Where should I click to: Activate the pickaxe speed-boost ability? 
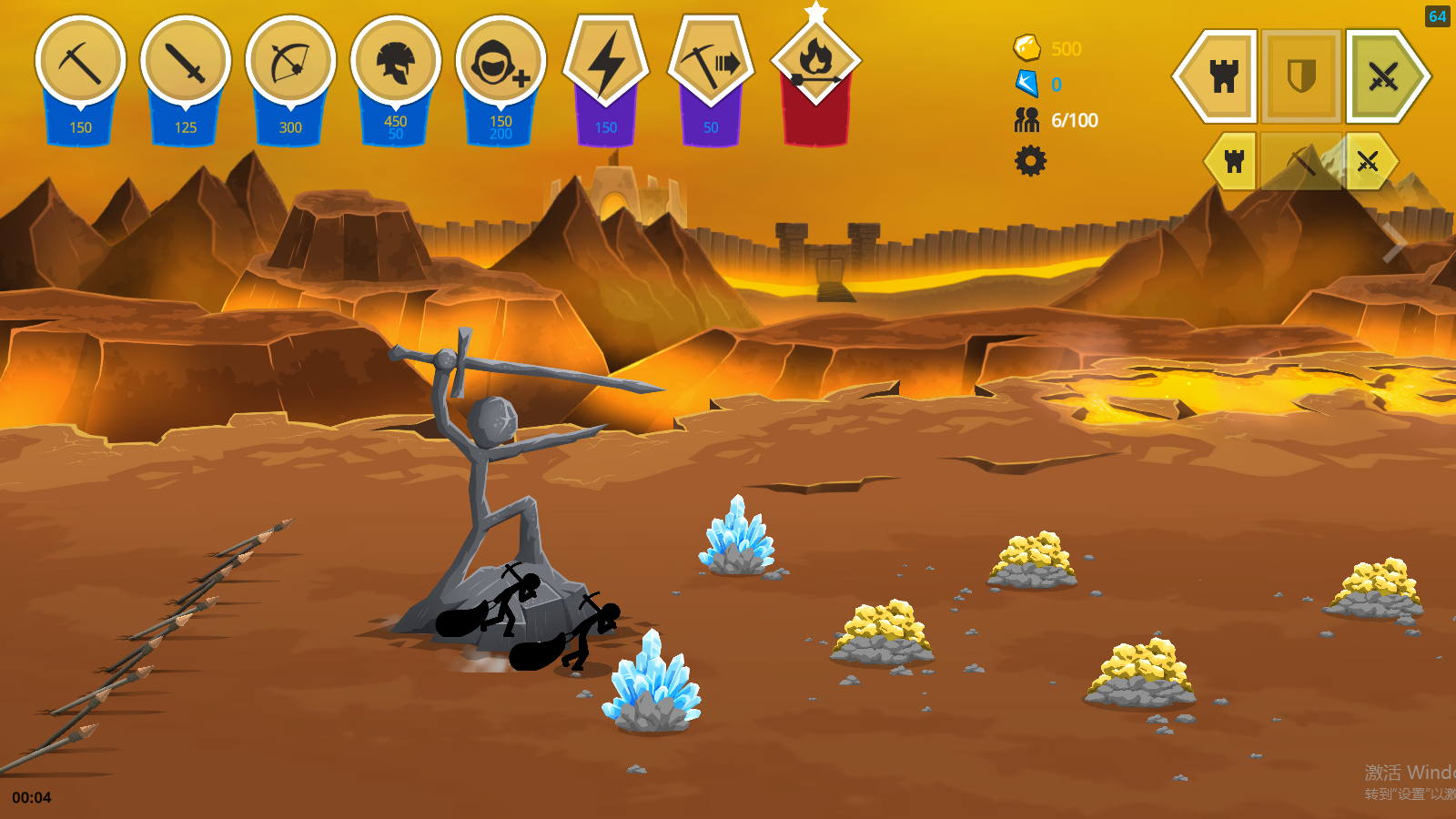click(x=711, y=64)
